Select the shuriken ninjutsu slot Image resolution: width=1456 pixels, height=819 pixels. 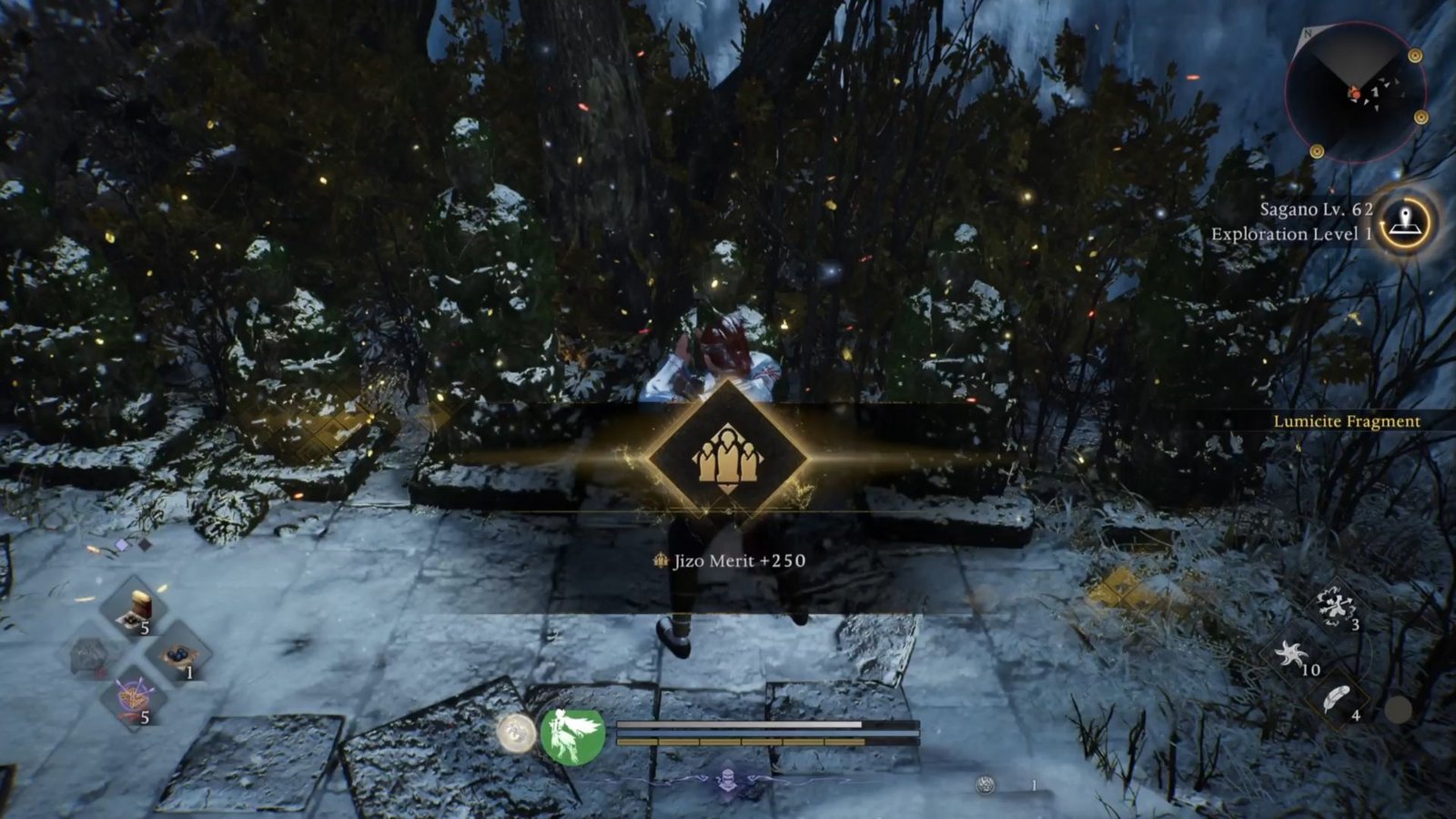point(1292,654)
